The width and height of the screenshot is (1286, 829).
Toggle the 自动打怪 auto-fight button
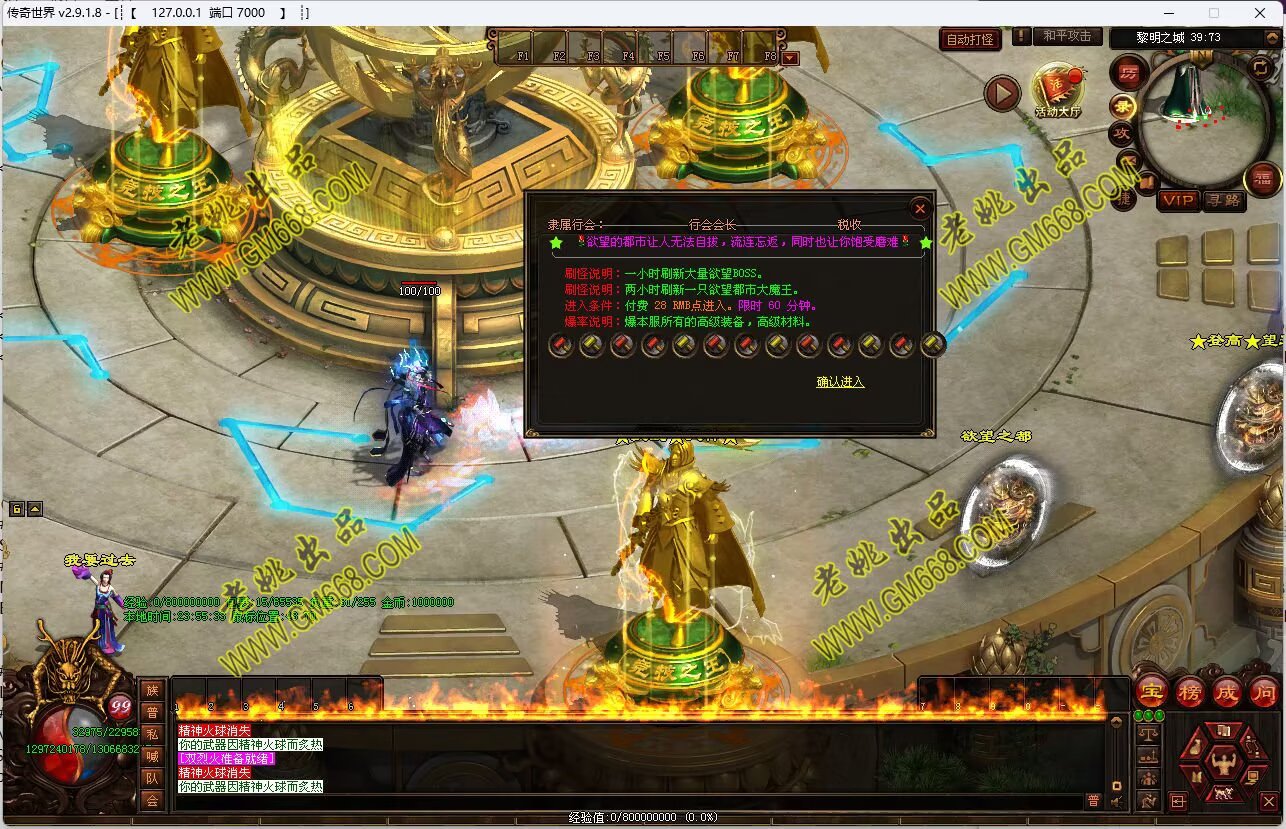970,40
